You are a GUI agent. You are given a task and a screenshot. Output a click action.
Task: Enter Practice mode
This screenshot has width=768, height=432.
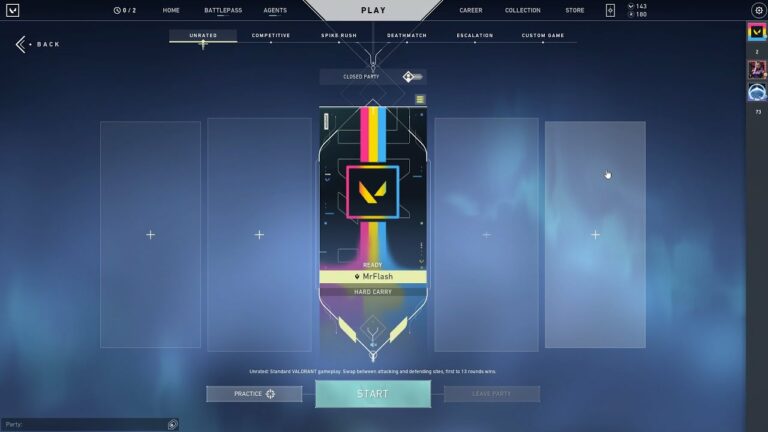(254, 394)
